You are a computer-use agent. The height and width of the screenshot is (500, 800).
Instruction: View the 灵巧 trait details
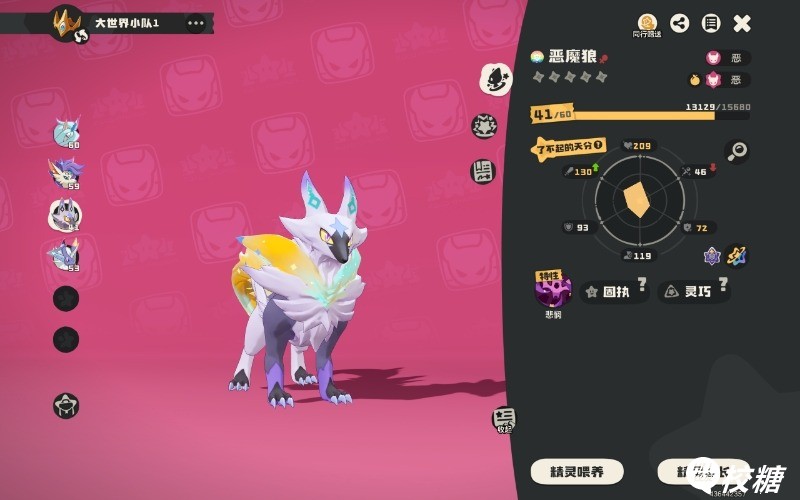coord(693,292)
